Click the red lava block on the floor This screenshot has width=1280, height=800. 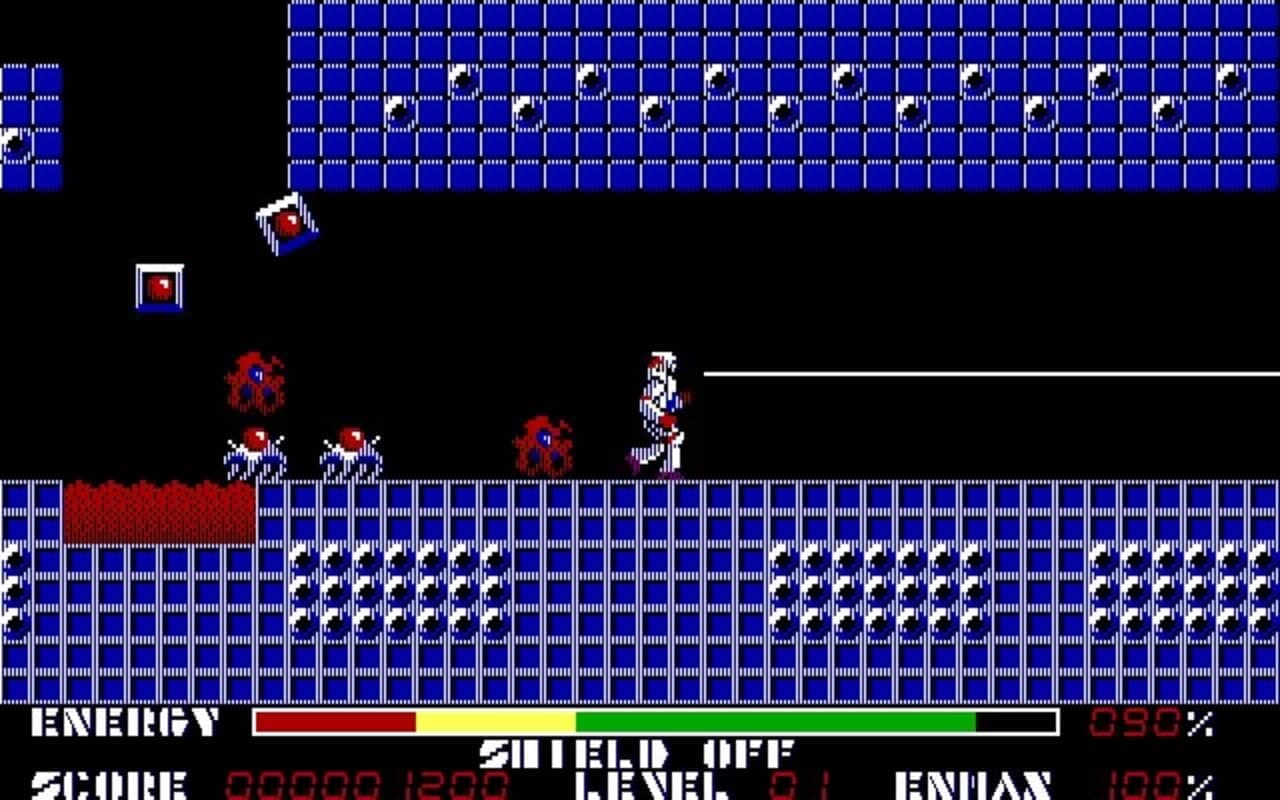coord(158,510)
